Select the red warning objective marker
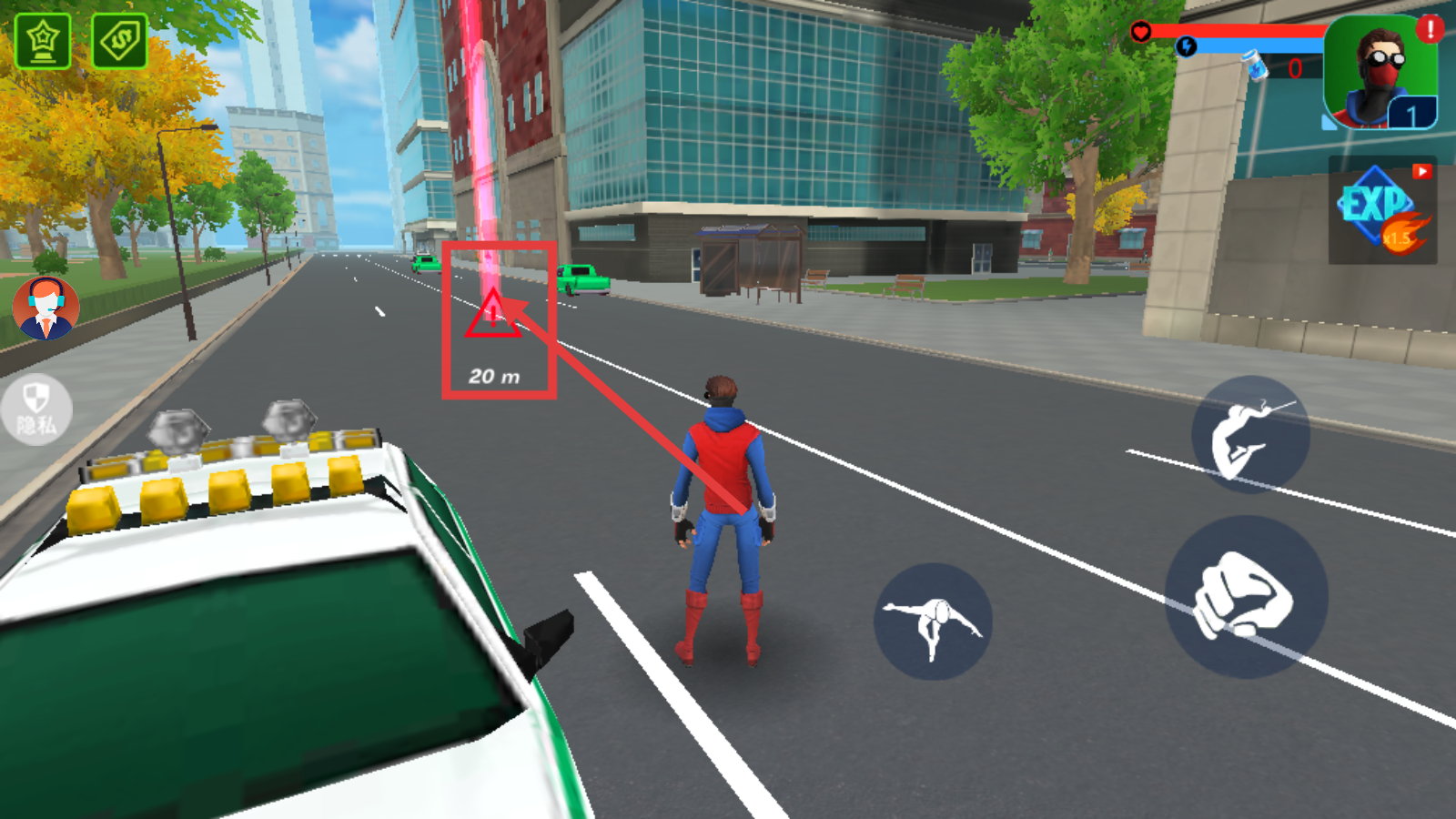 coord(493,316)
